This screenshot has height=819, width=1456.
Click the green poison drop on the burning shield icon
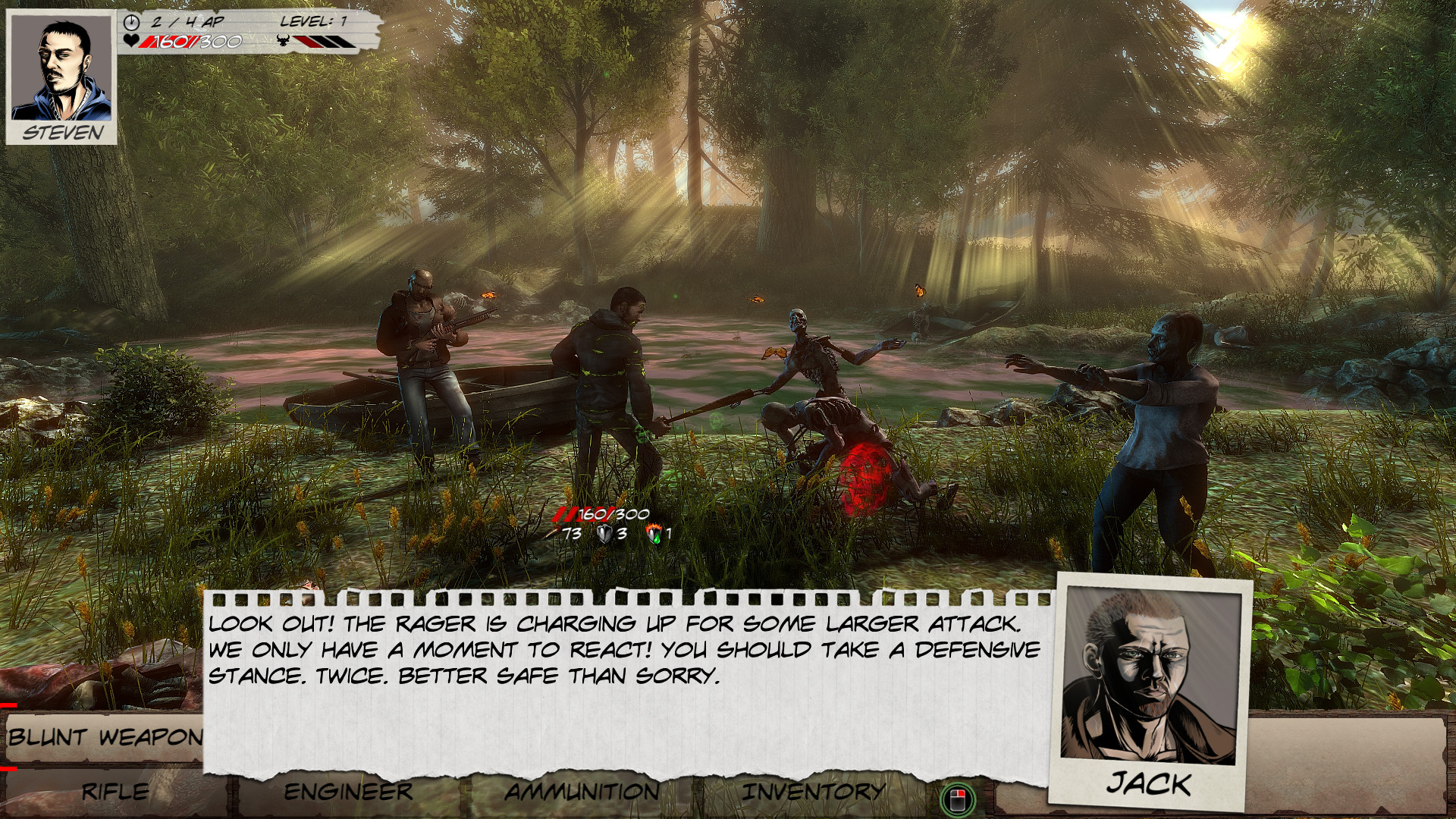658,540
